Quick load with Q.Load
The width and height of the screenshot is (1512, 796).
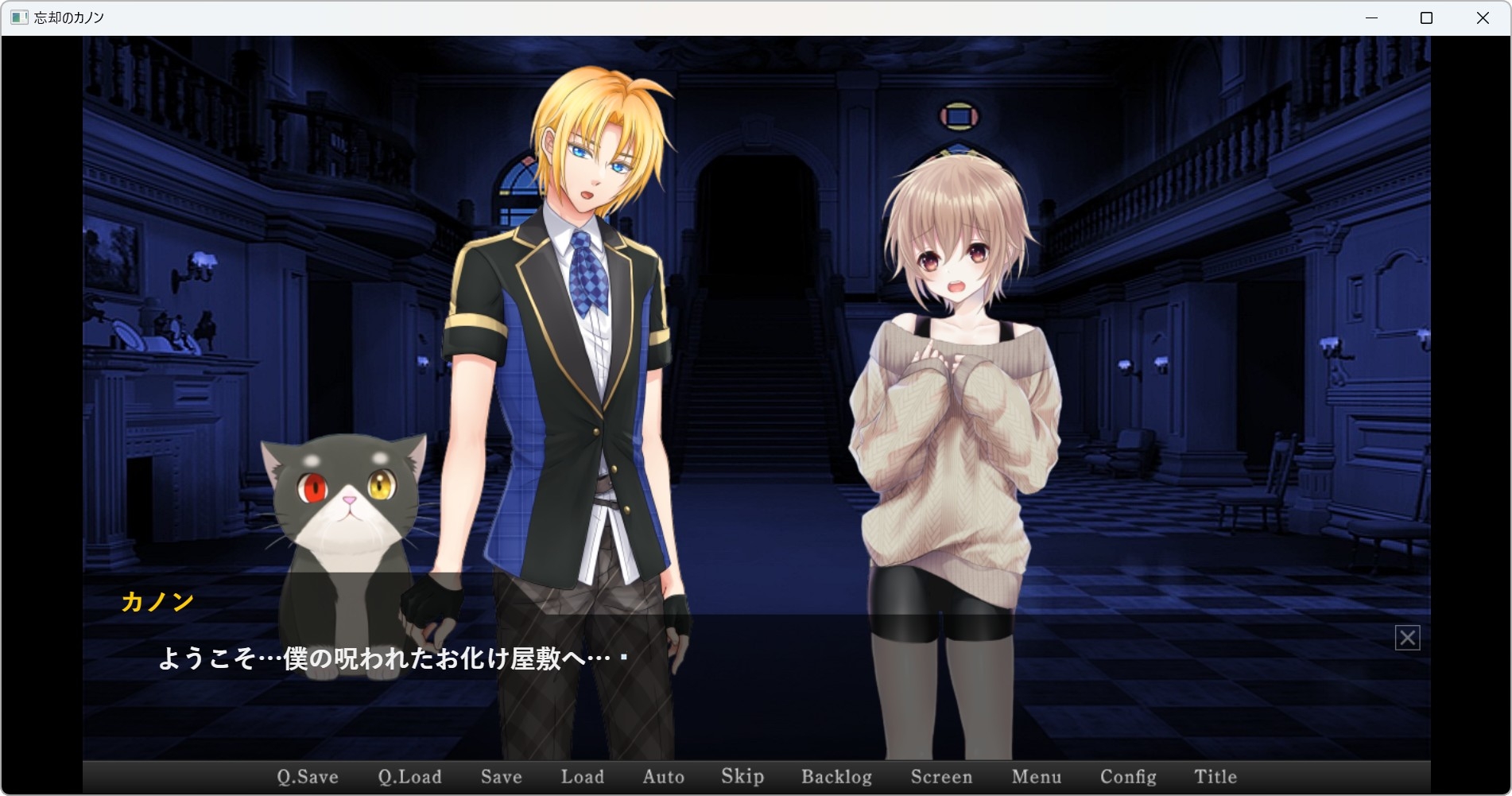409,777
